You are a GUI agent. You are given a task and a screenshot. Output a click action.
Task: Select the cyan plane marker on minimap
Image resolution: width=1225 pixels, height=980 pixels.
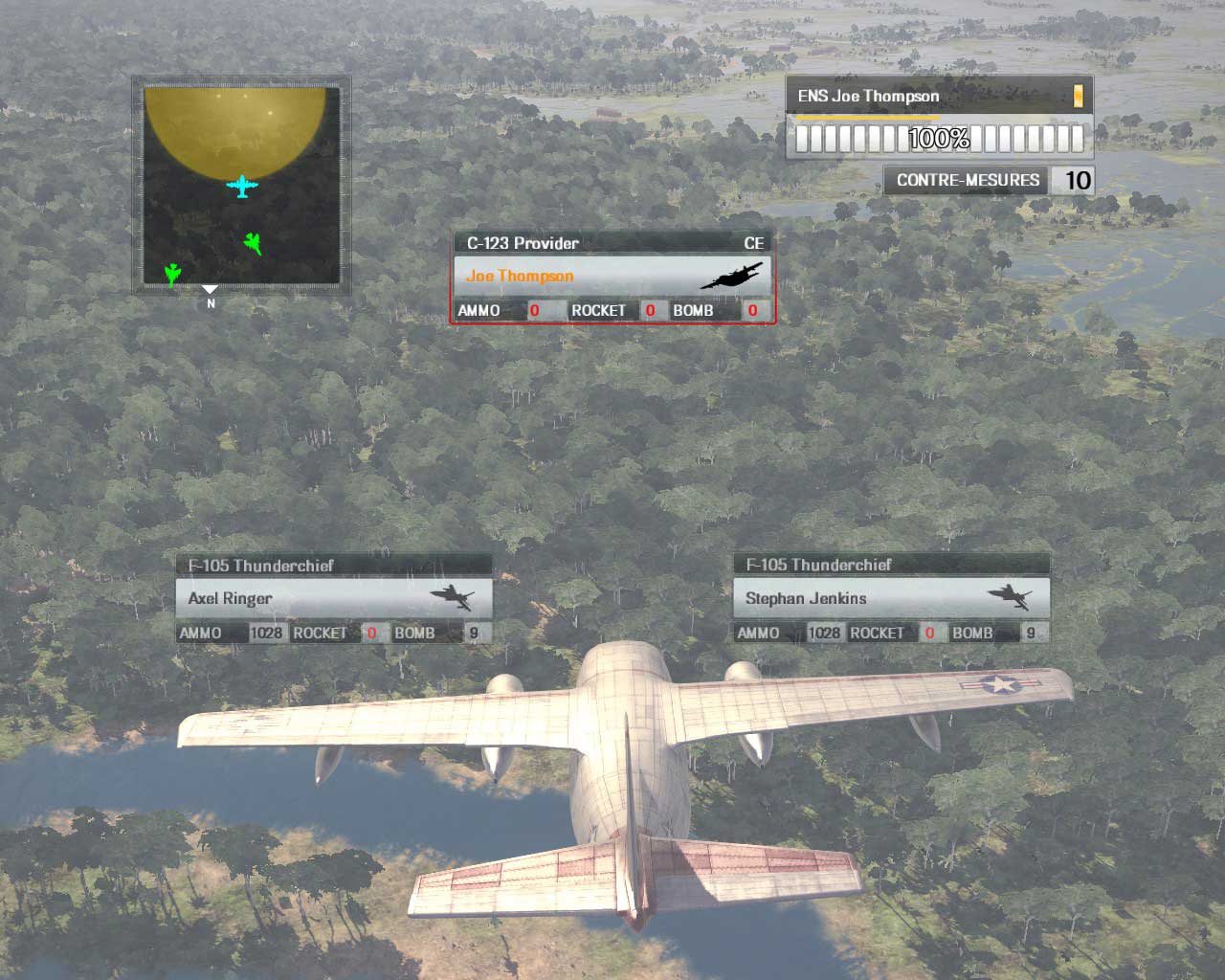point(242,186)
